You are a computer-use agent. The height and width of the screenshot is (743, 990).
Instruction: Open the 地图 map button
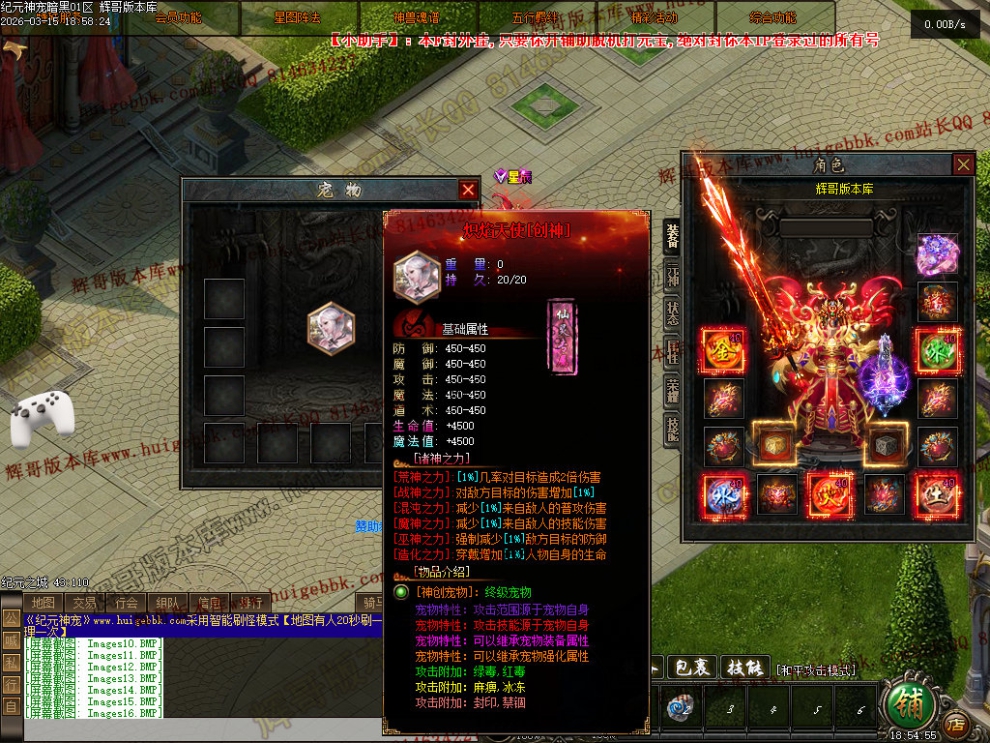tap(42, 603)
